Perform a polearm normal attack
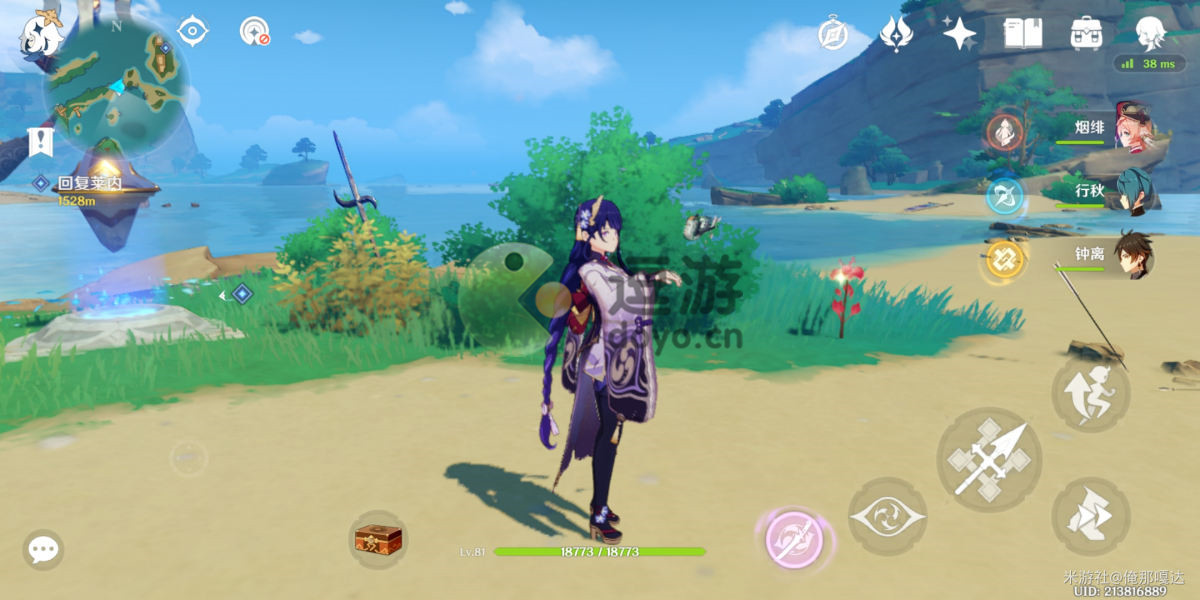This screenshot has width=1200, height=600. pyautogui.click(x=988, y=460)
